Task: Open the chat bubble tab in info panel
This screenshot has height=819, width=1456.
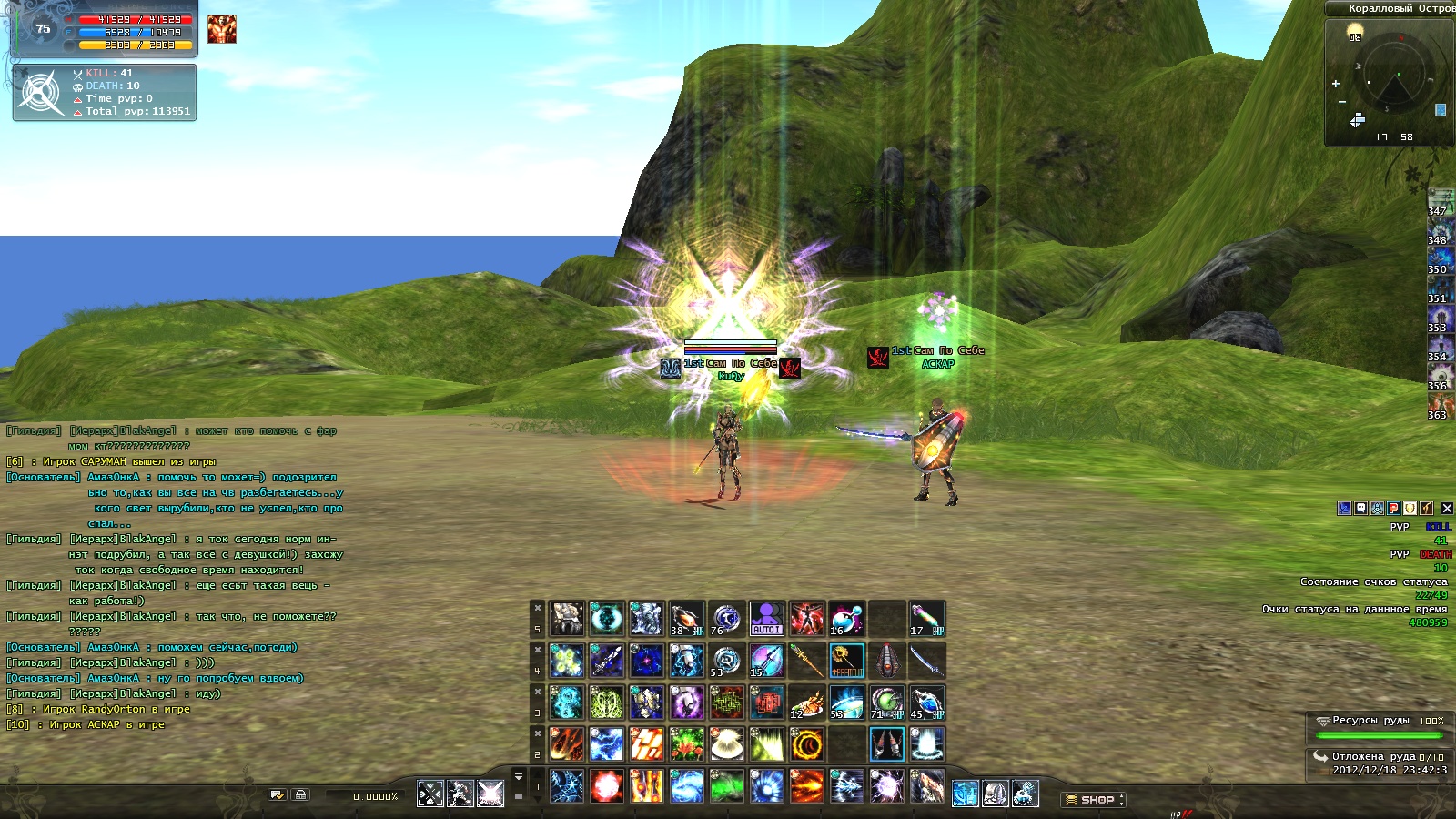Action: pos(1360,509)
